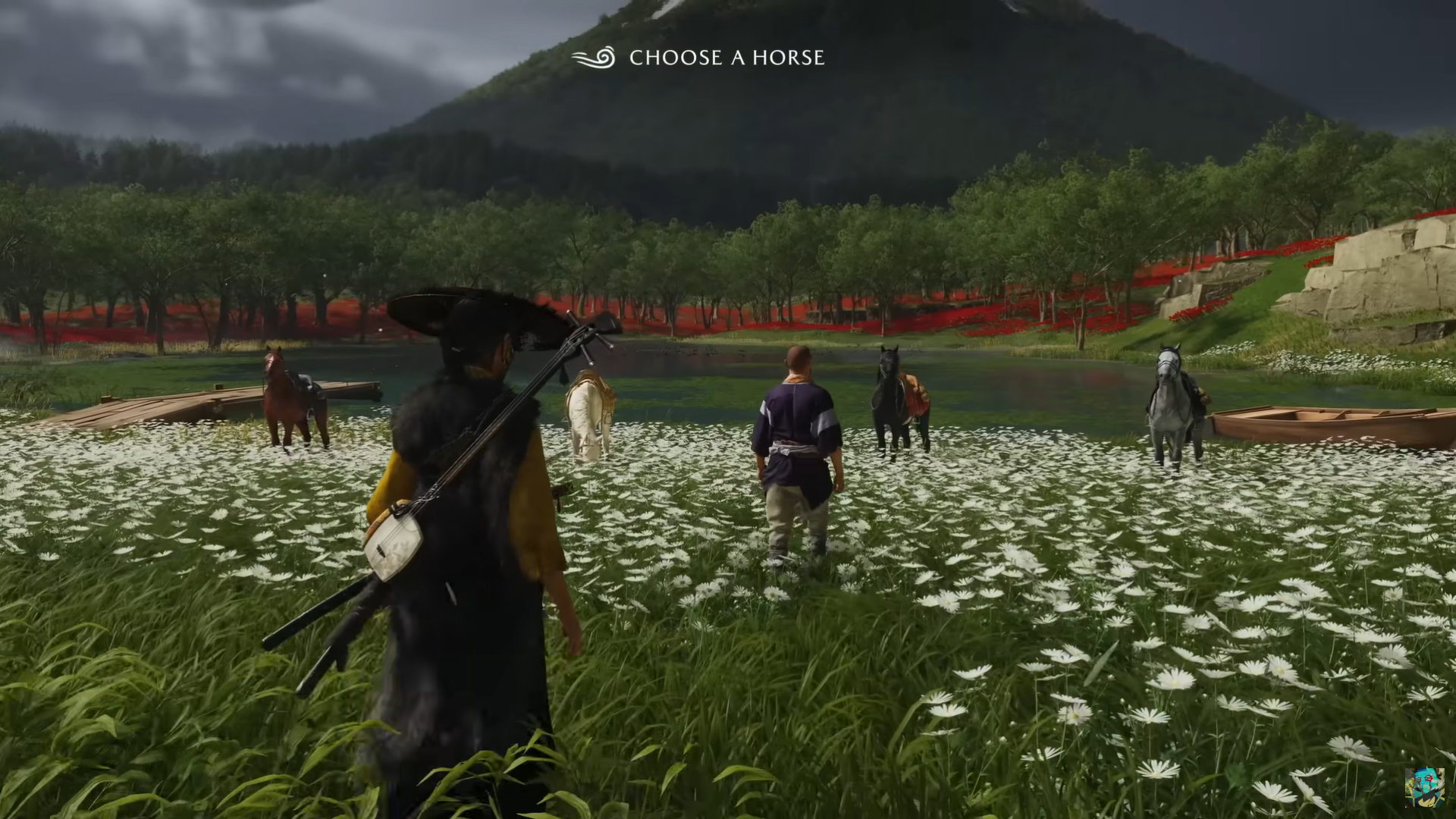This screenshot has height=819, width=1456.
Task: Open the channel avatar watermark in the corner
Action: pyautogui.click(x=1423, y=787)
